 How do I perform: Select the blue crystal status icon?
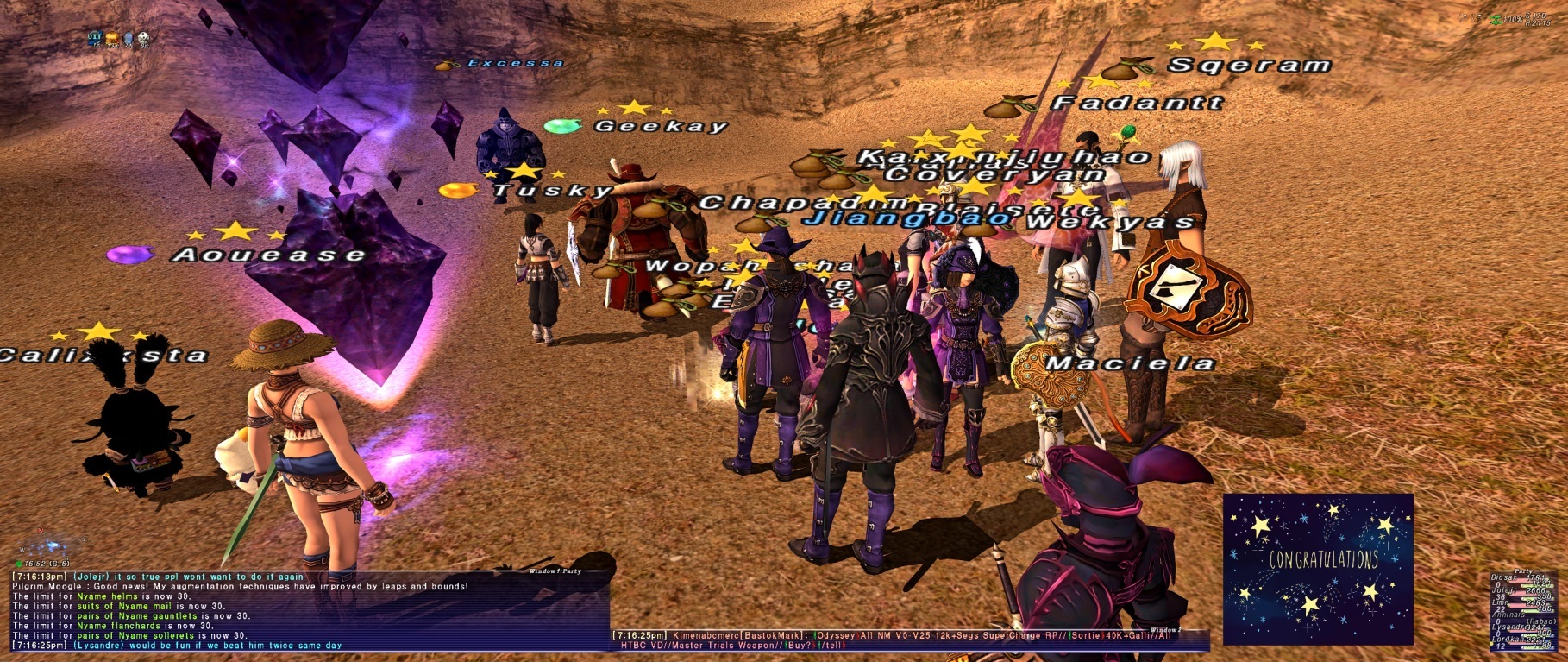pyautogui.click(x=128, y=38)
